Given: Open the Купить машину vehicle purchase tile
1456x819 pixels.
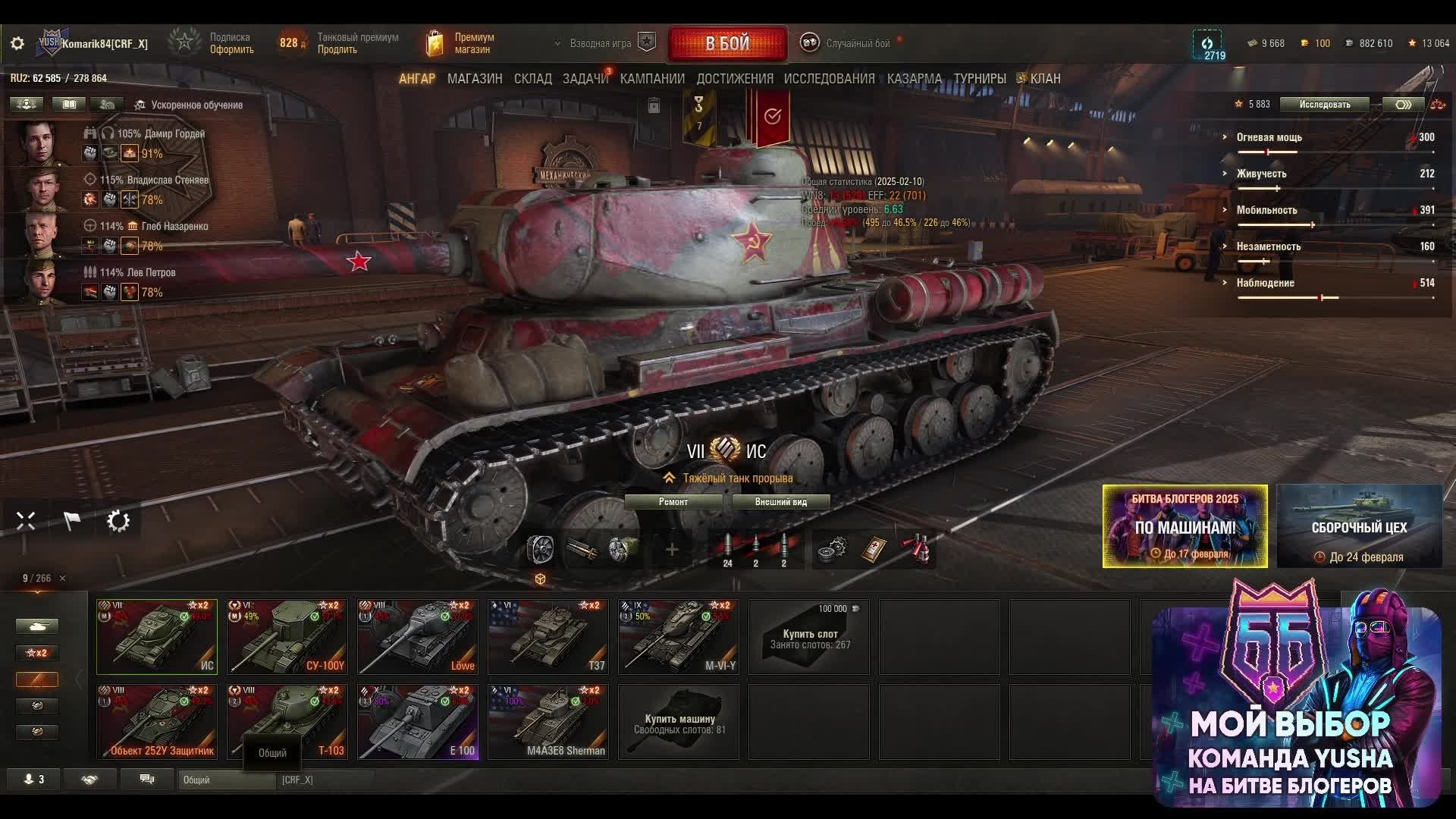Looking at the screenshot, I should tap(679, 721).
